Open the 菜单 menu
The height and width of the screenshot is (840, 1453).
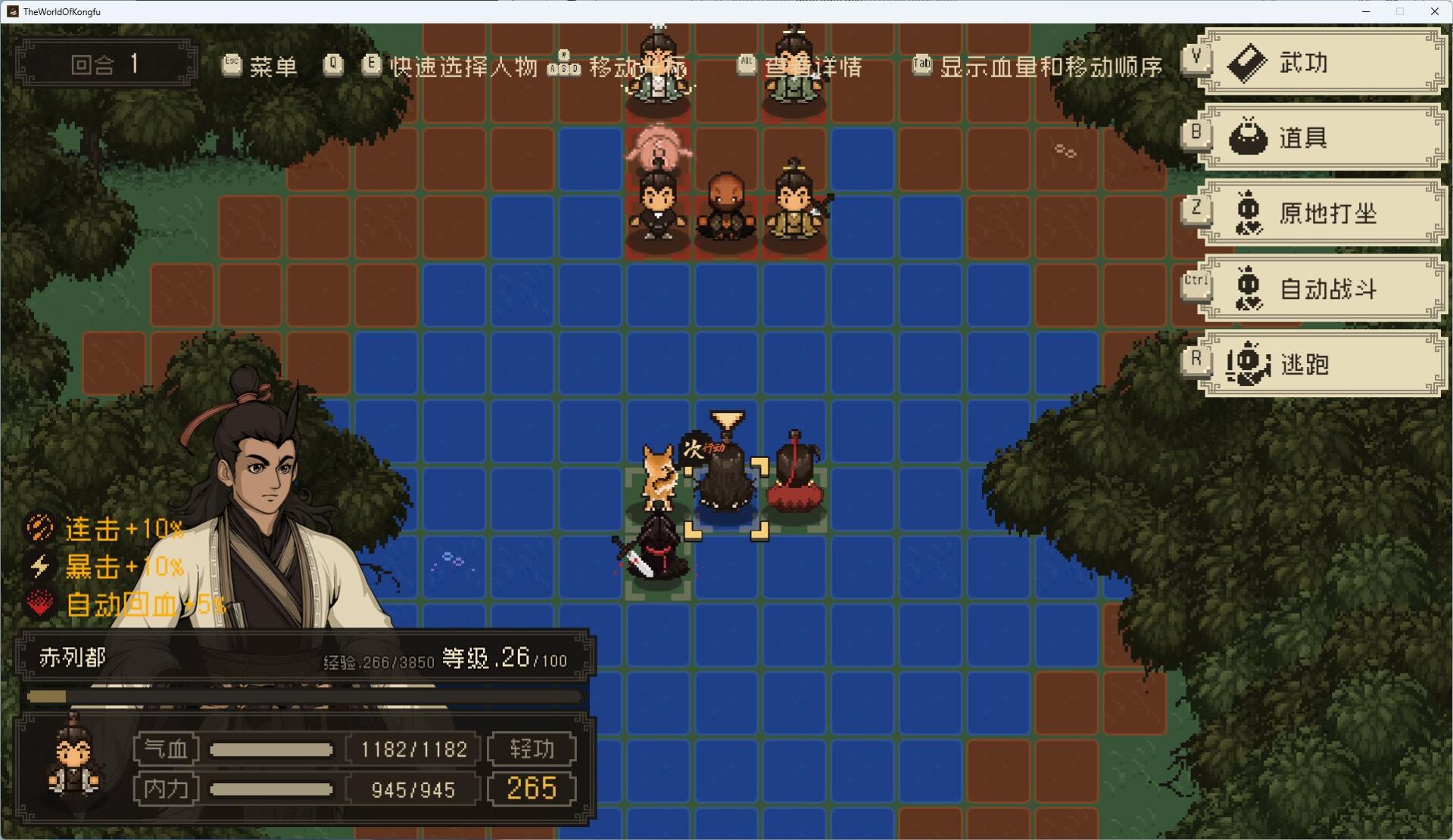point(274,67)
